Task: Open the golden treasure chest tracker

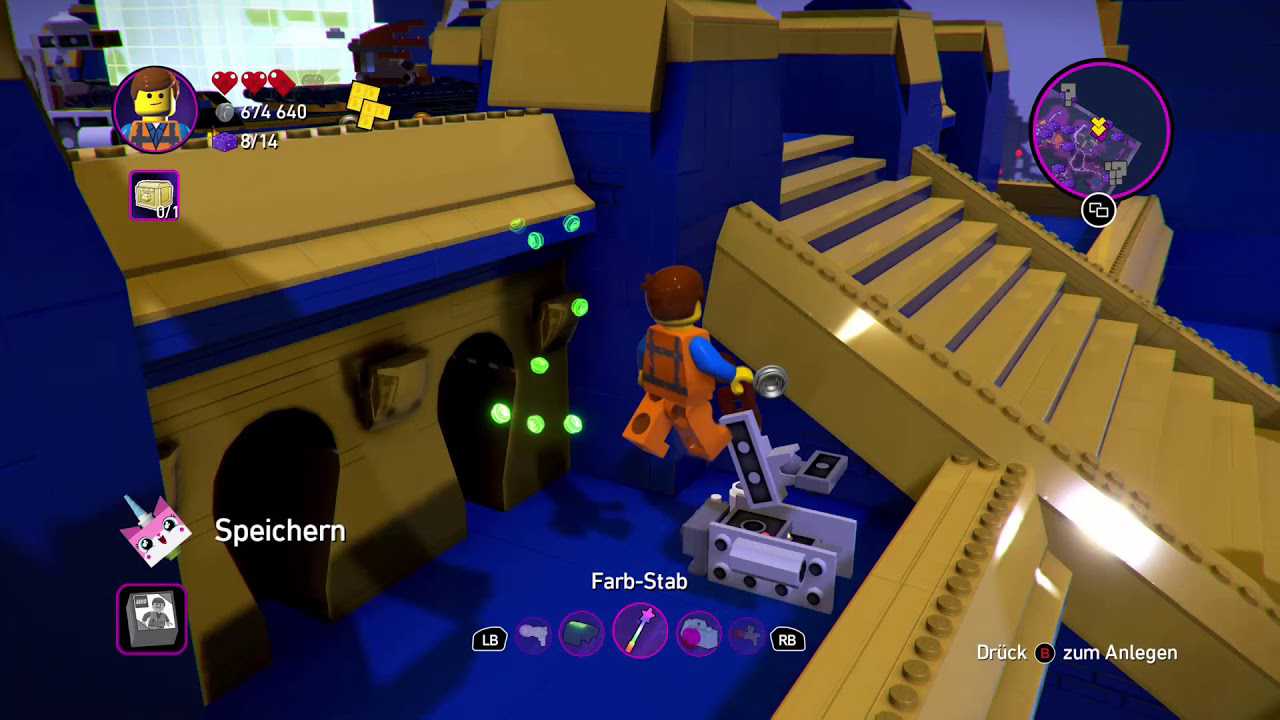Action: (x=154, y=196)
